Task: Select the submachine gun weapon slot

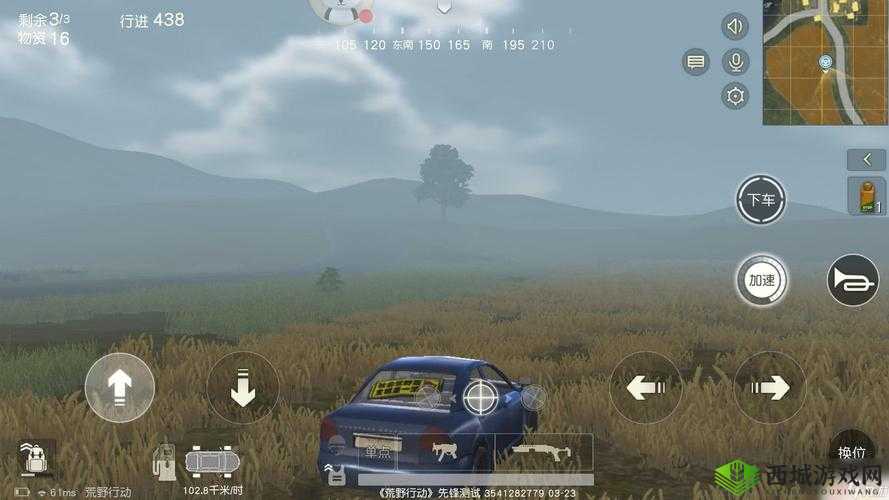Action: (441, 452)
